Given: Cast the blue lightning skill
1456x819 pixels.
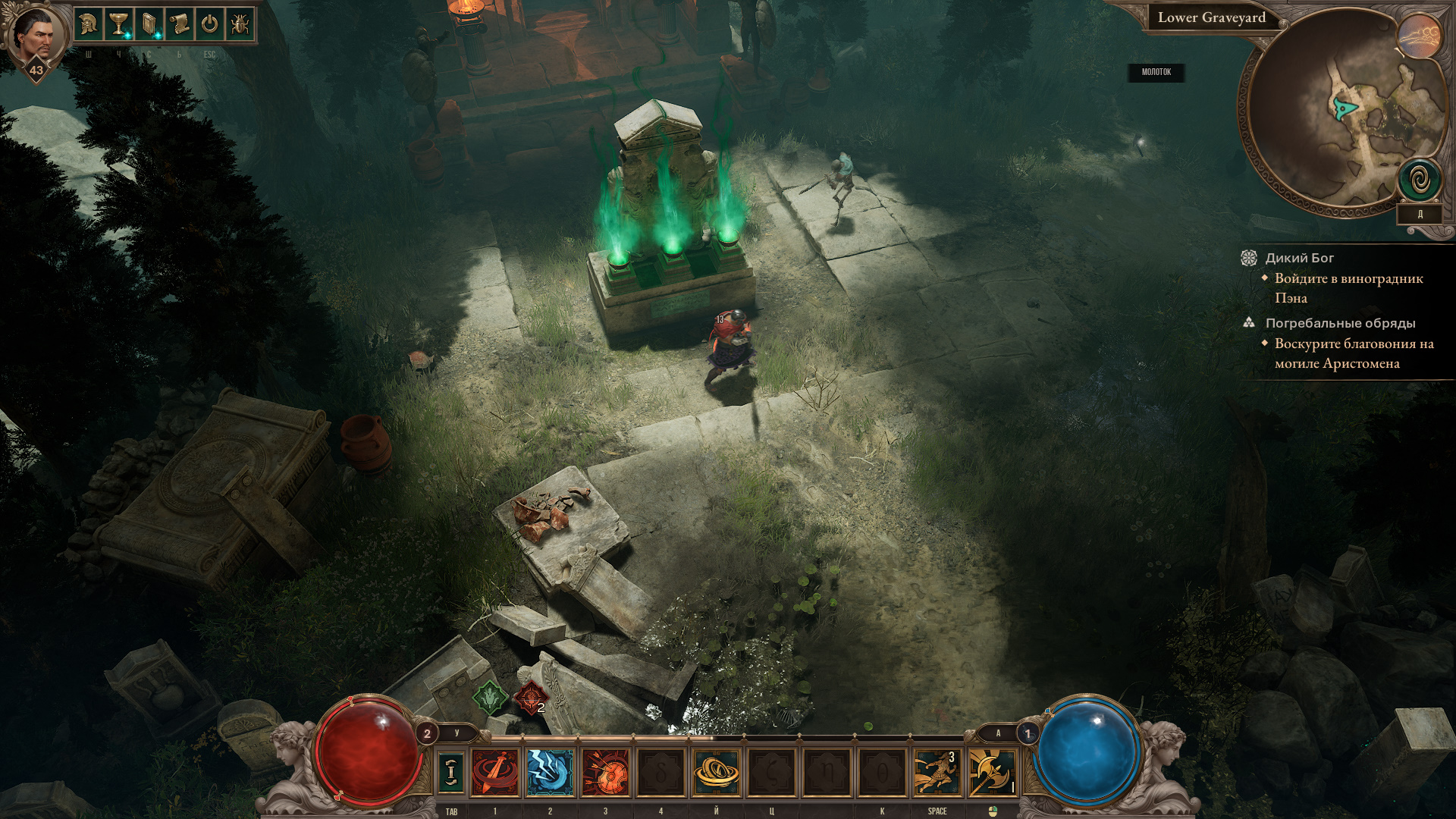Looking at the screenshot, I should click(550, 772).
